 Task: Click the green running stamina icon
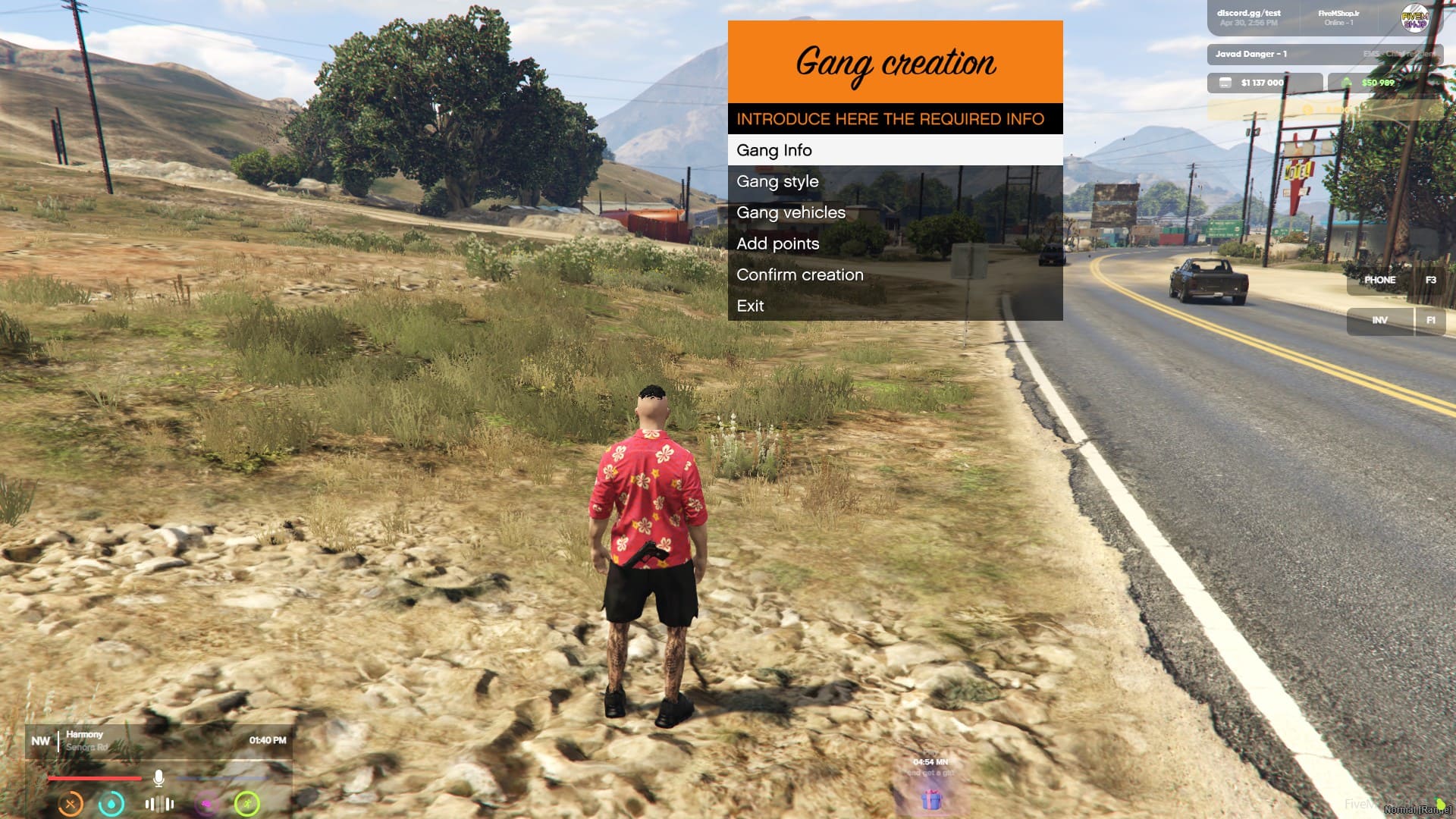click(247, 803)
